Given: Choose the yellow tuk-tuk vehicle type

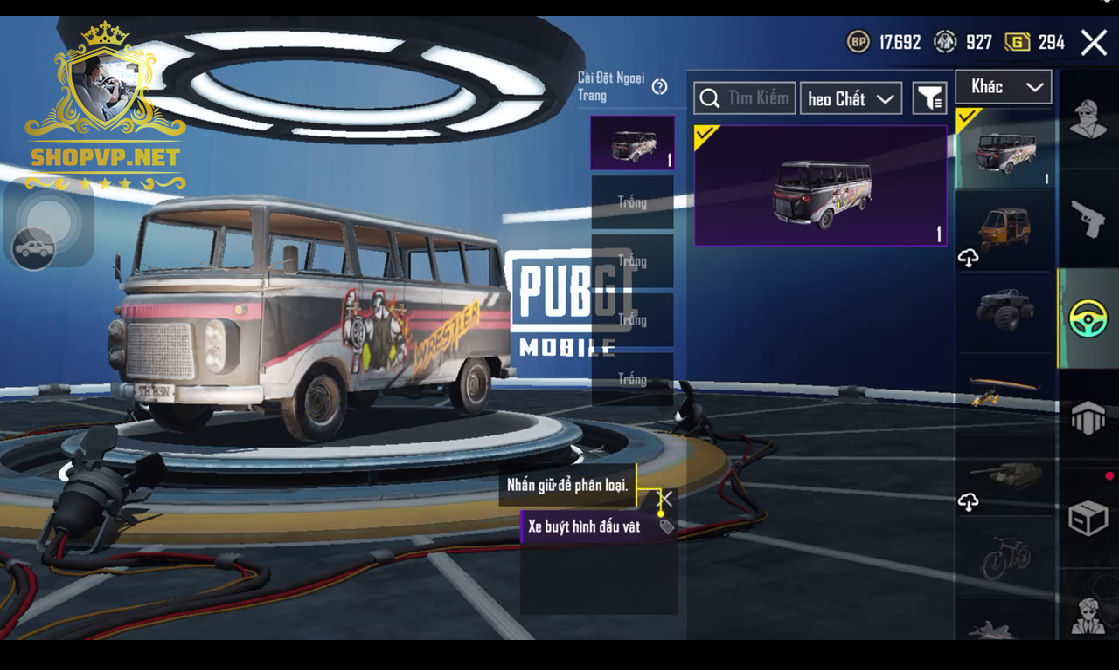Looking at the screenshot, I should pos(1004,228).
